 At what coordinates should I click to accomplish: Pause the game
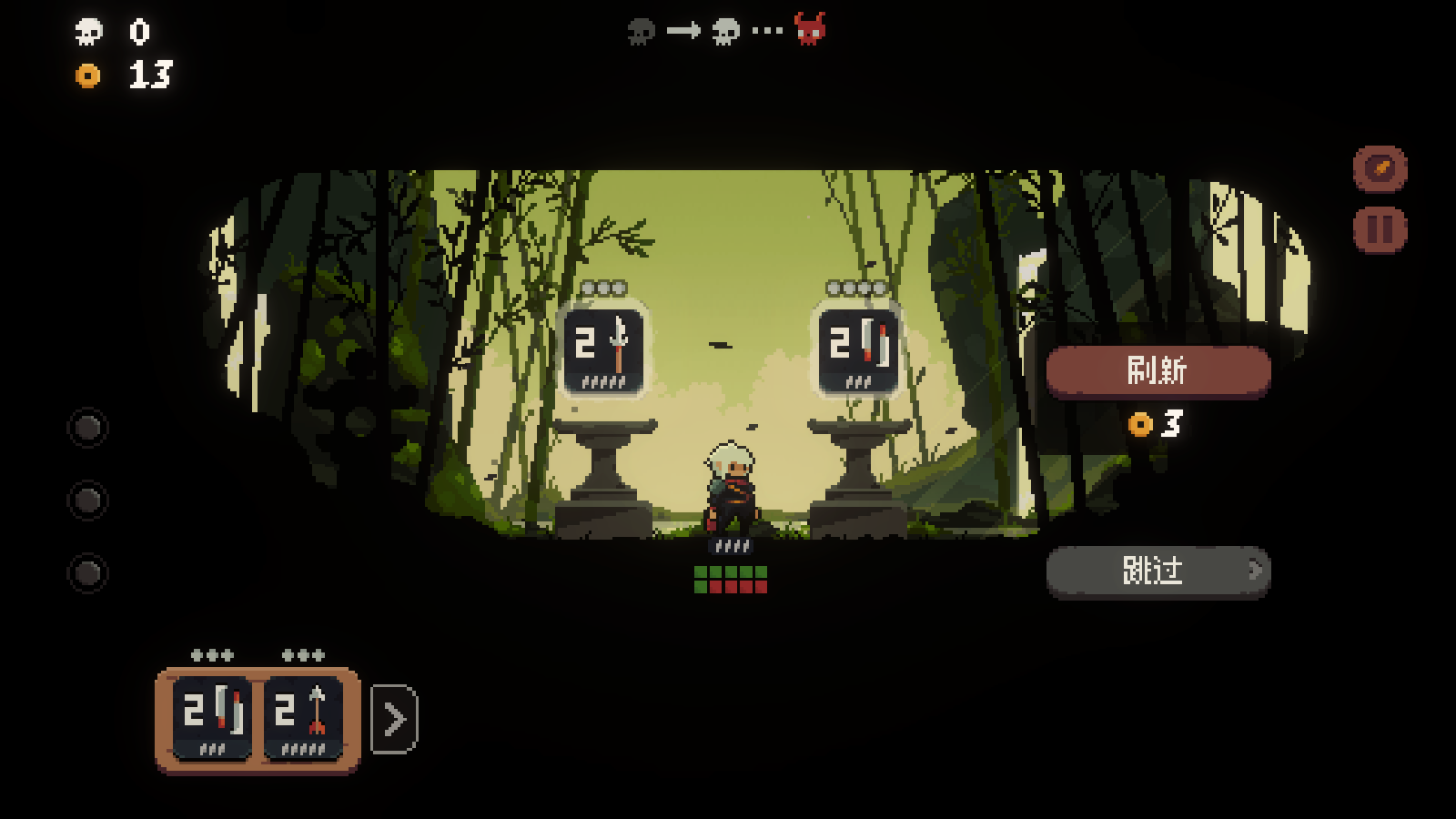point(1380,229)
